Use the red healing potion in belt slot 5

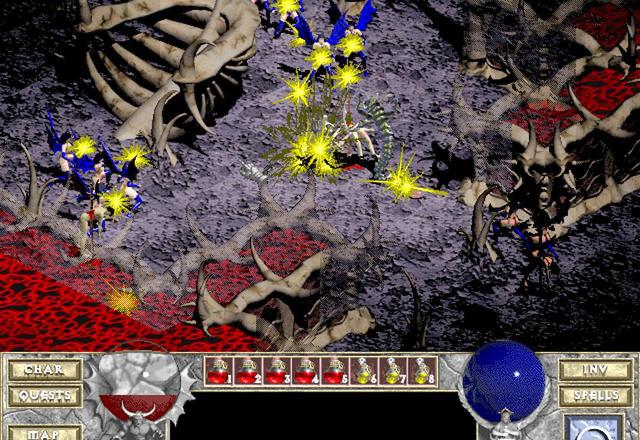point(335,371)
